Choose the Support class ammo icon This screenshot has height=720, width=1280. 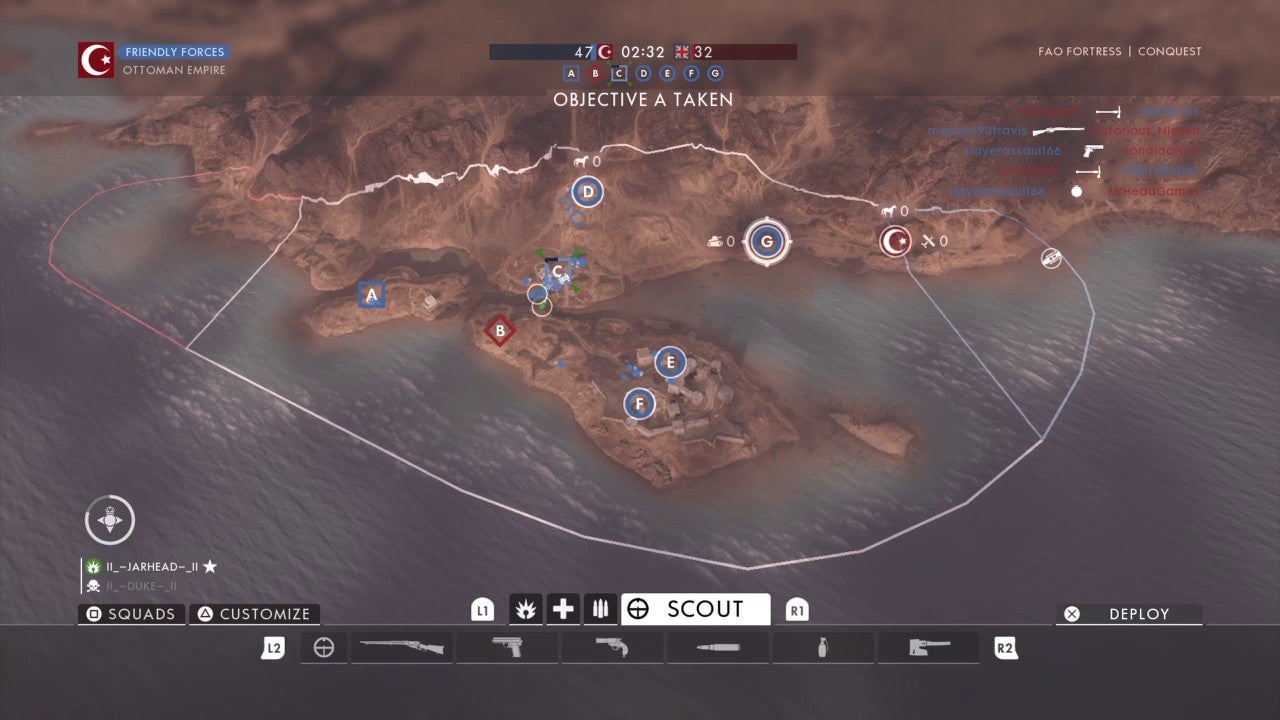[600, 609]
